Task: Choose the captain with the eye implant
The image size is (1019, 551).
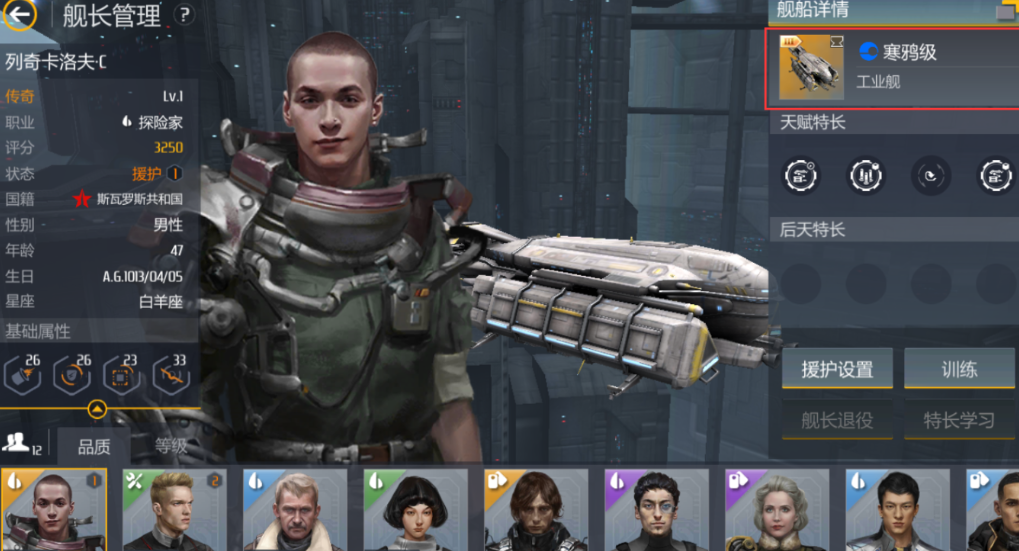Action: [x=656, y=510]
